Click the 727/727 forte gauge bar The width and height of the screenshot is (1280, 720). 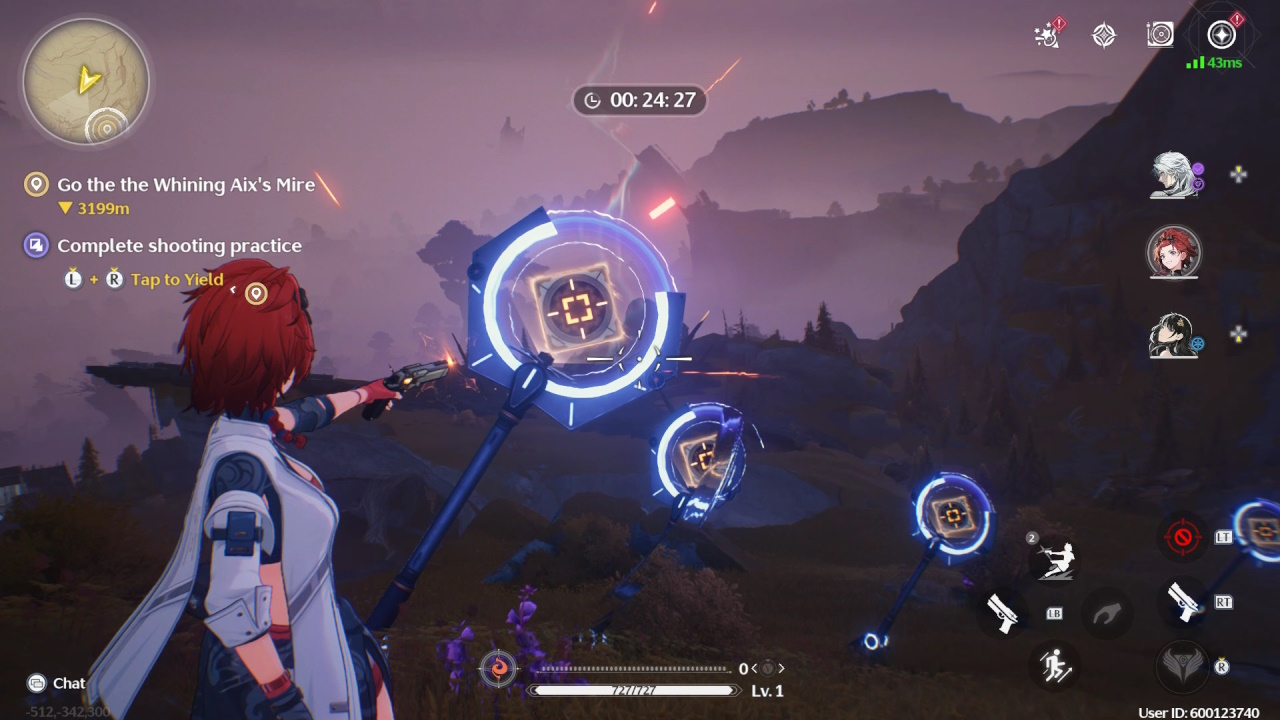[x=636, y=690]
